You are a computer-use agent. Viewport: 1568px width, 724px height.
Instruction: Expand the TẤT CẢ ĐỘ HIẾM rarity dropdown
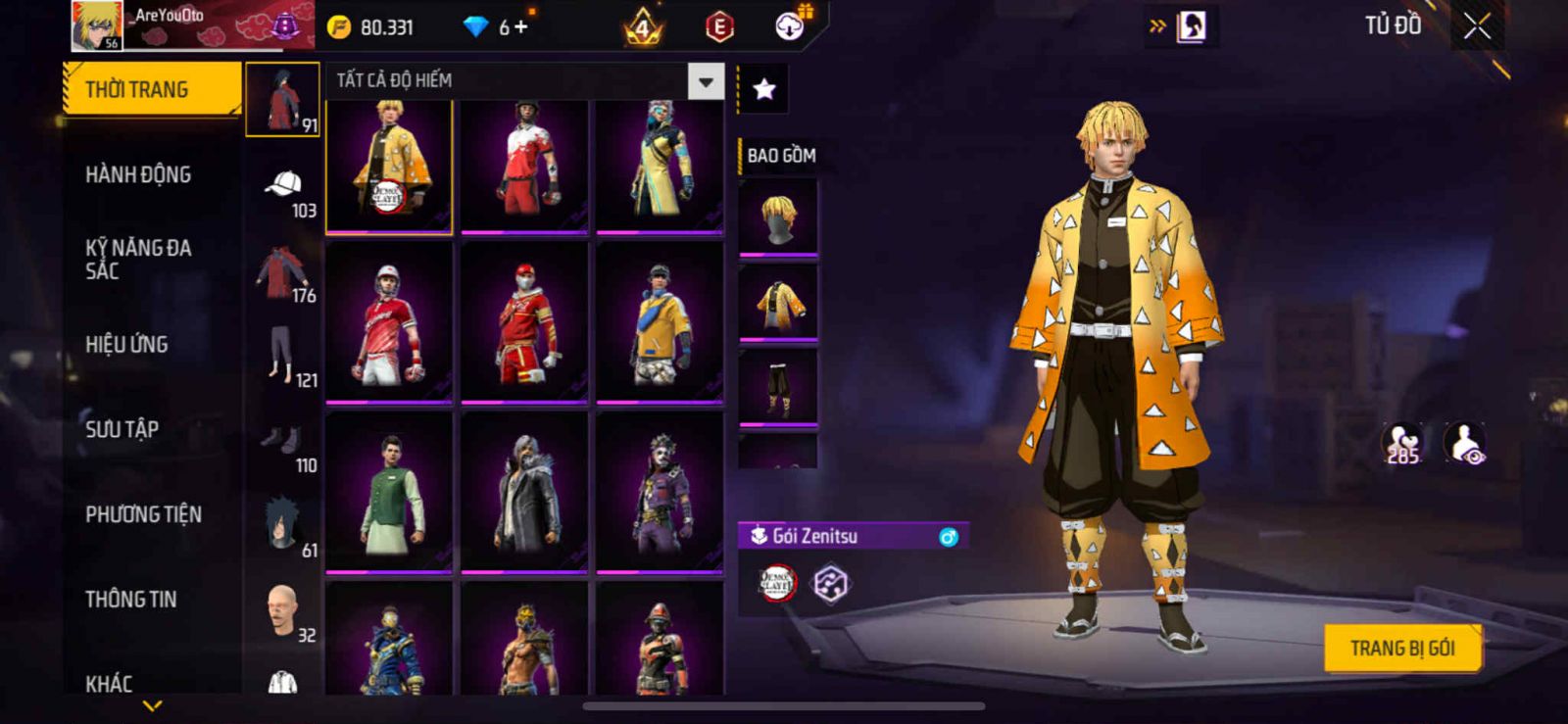(x=706, y=81)
